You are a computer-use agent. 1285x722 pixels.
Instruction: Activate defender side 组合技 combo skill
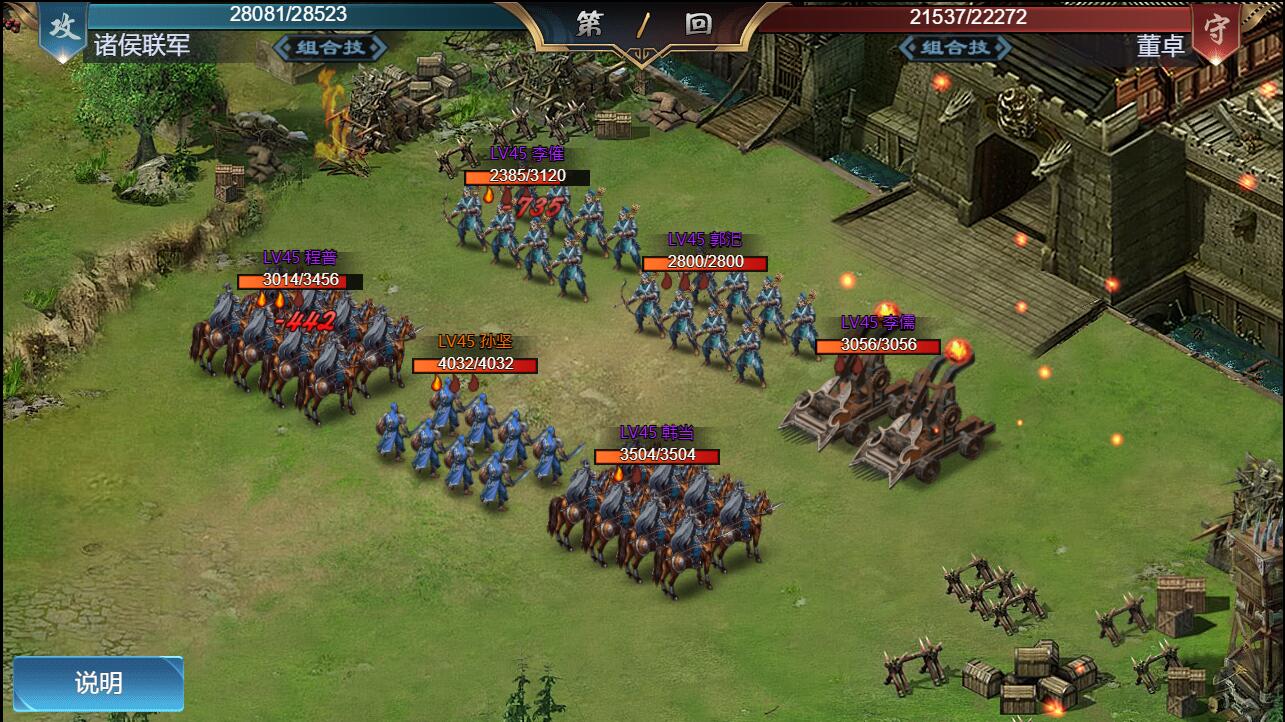pyautogui.click(x=954, y=47)
